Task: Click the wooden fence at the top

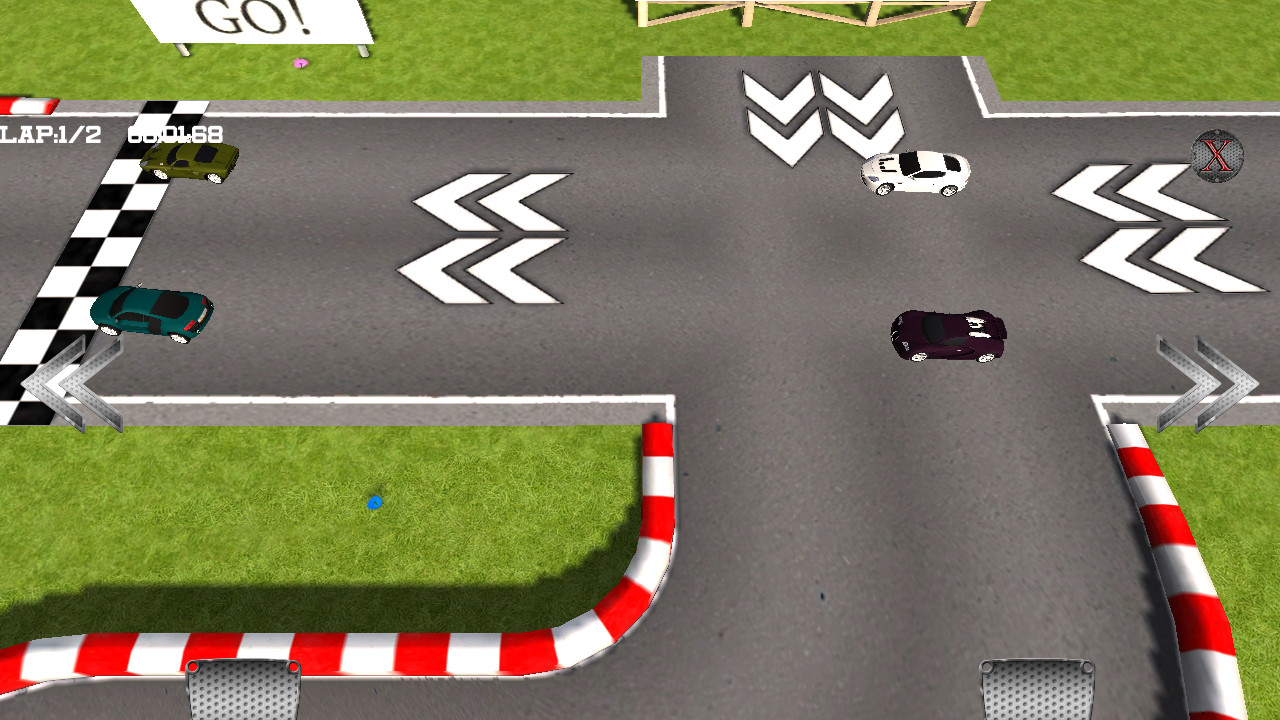Action: tap(810, 15)
